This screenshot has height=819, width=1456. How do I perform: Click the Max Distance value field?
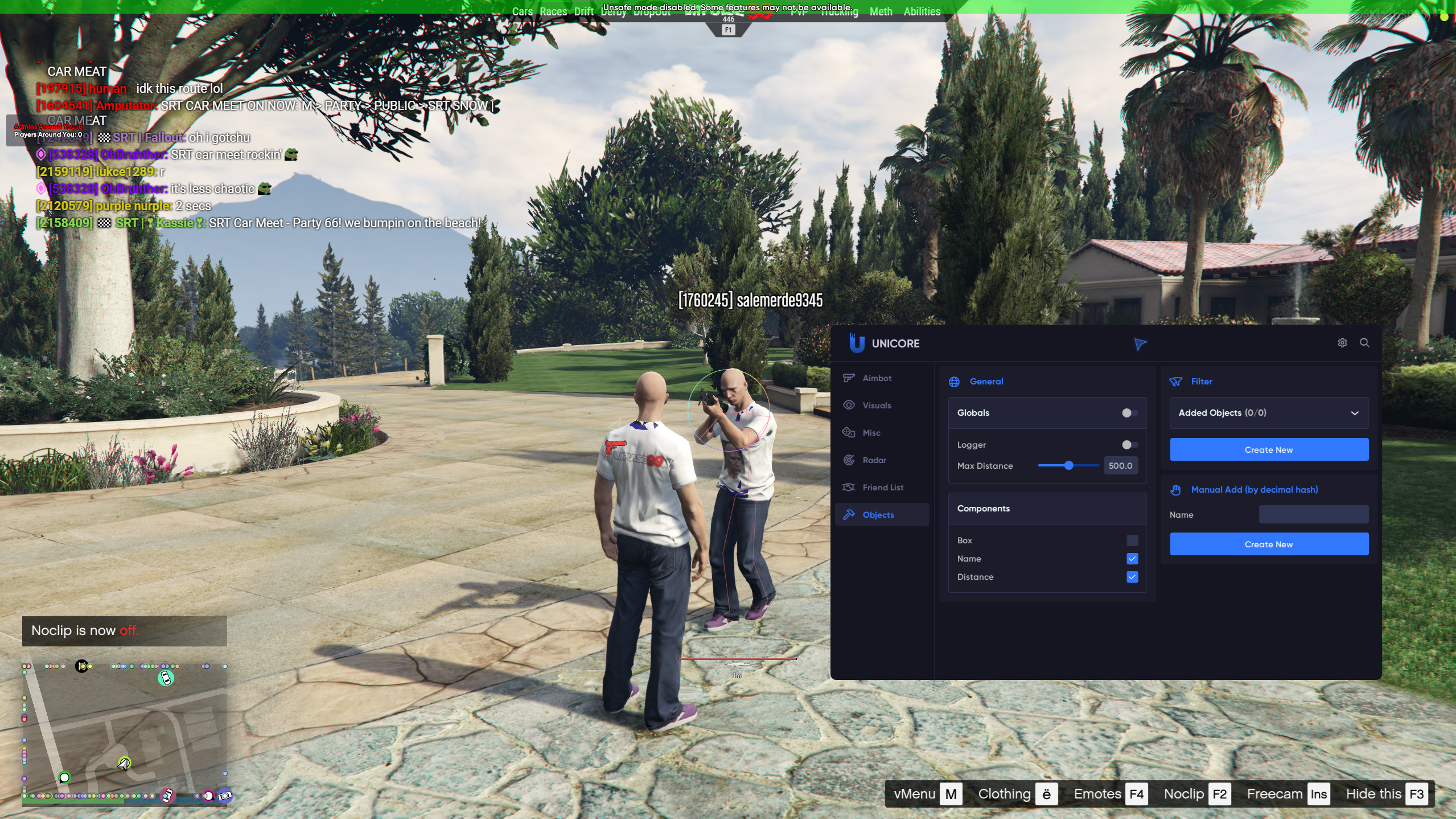point(1120,466)
